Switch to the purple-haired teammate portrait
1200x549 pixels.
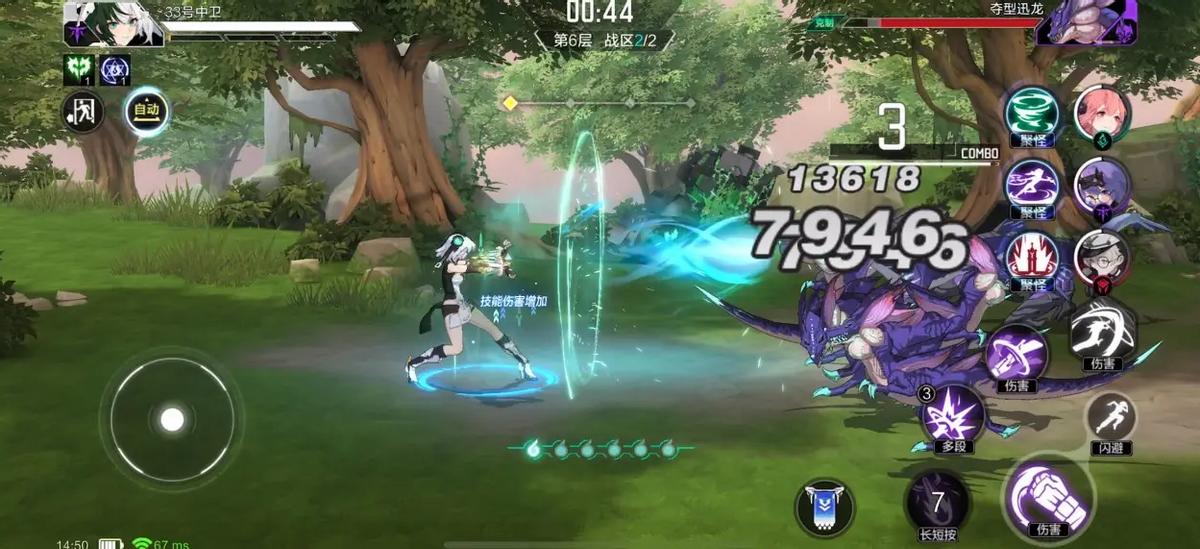[x=1102, y=186]
